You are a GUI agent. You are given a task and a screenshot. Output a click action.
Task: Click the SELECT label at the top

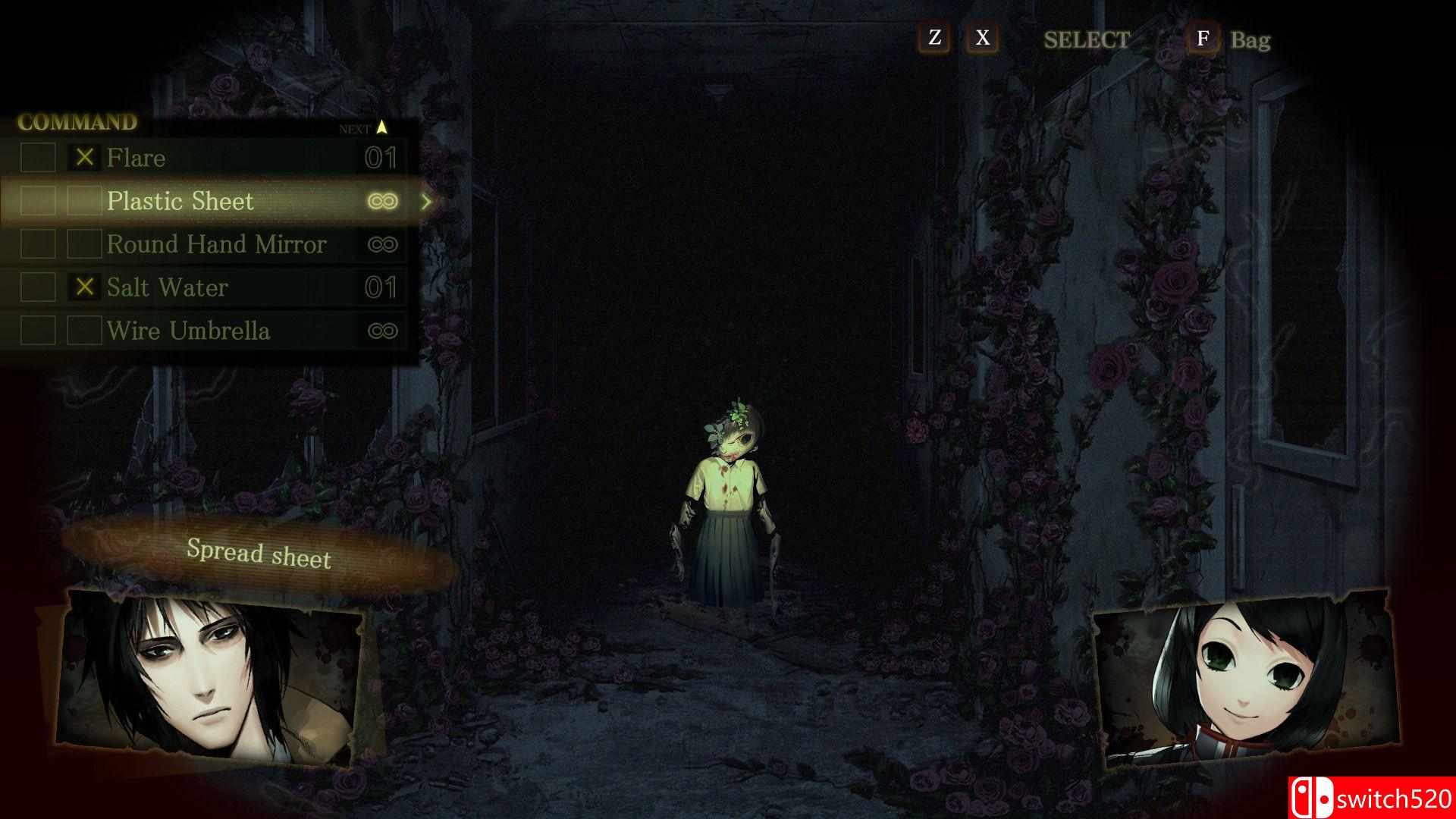coord(1087,39)
